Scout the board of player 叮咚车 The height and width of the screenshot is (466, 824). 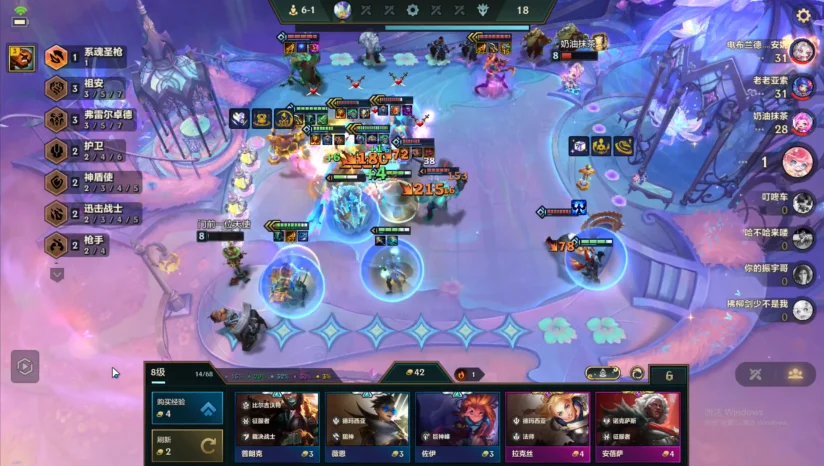[802, 203]
